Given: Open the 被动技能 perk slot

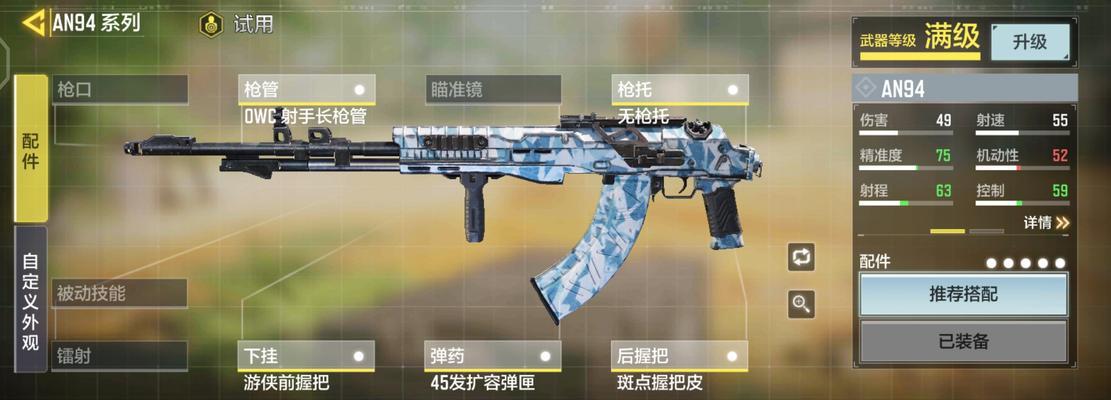Looking at the screenshot, I should coord(119,293).
